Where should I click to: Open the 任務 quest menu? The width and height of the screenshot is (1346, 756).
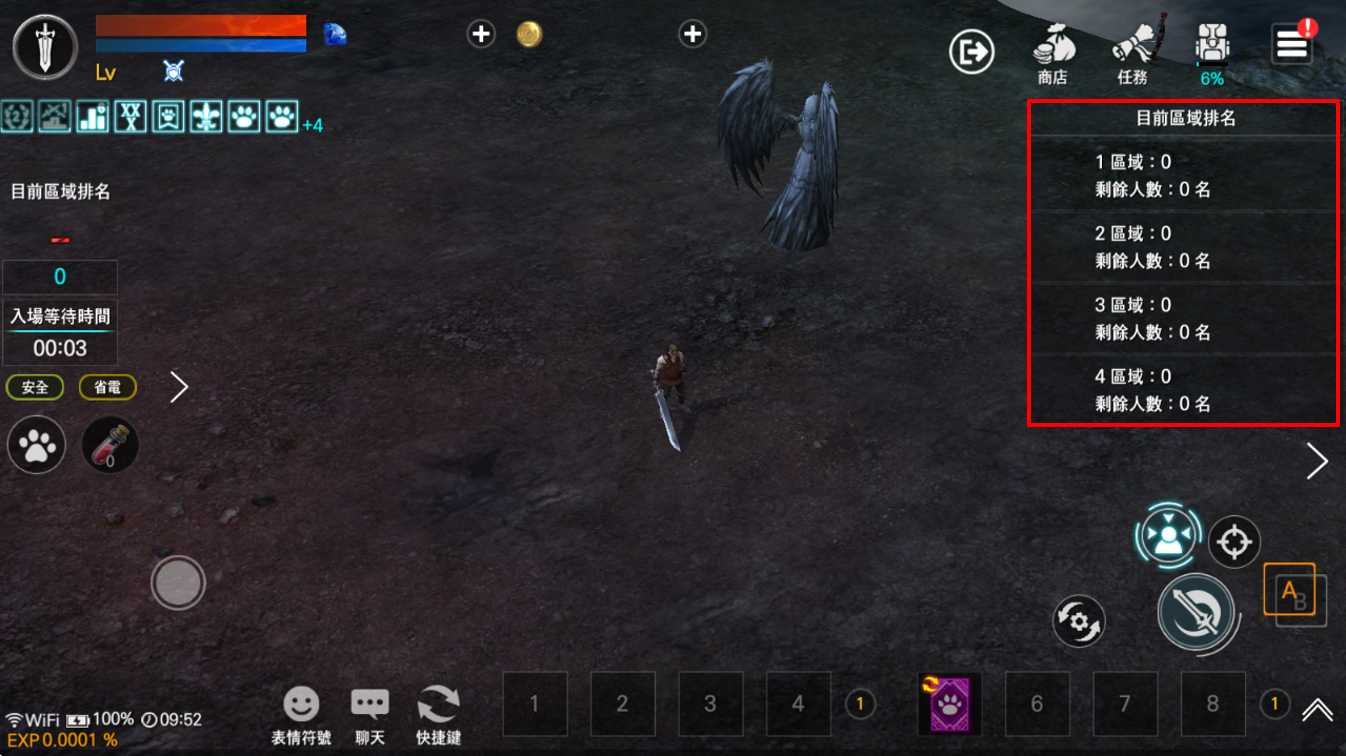pos(1132,55)
